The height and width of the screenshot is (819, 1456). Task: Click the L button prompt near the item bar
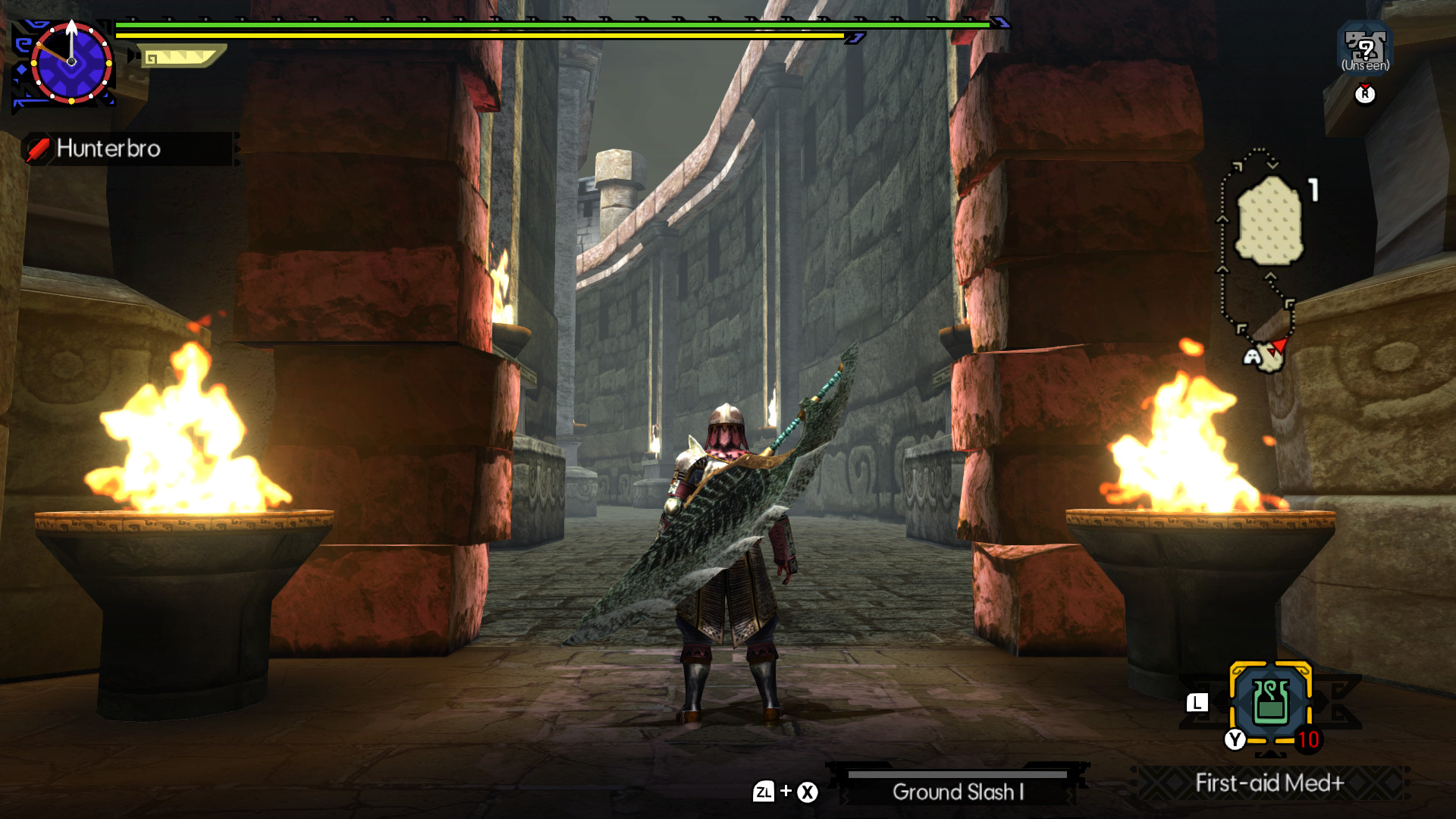[1197, 704]
